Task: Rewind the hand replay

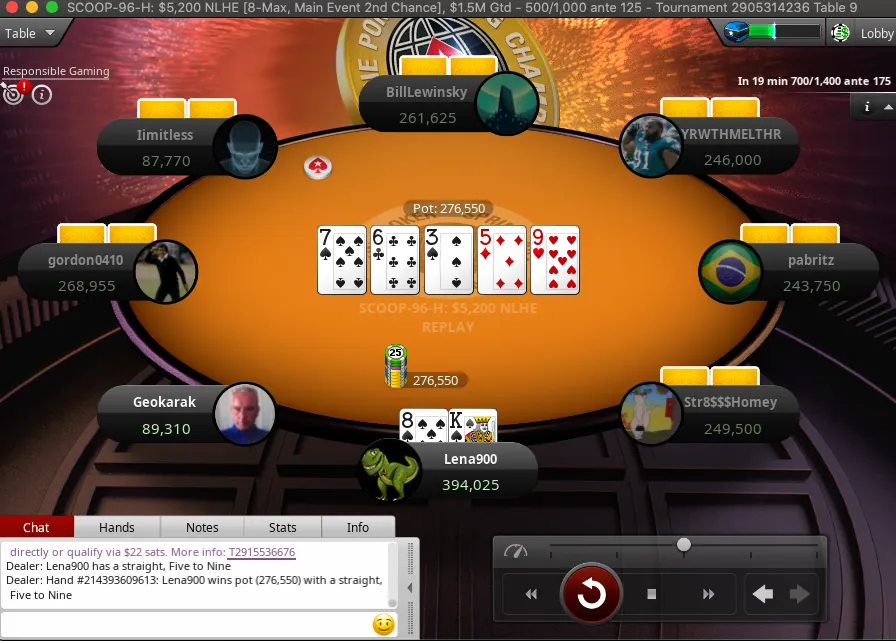Action: [x=531, y=594]
